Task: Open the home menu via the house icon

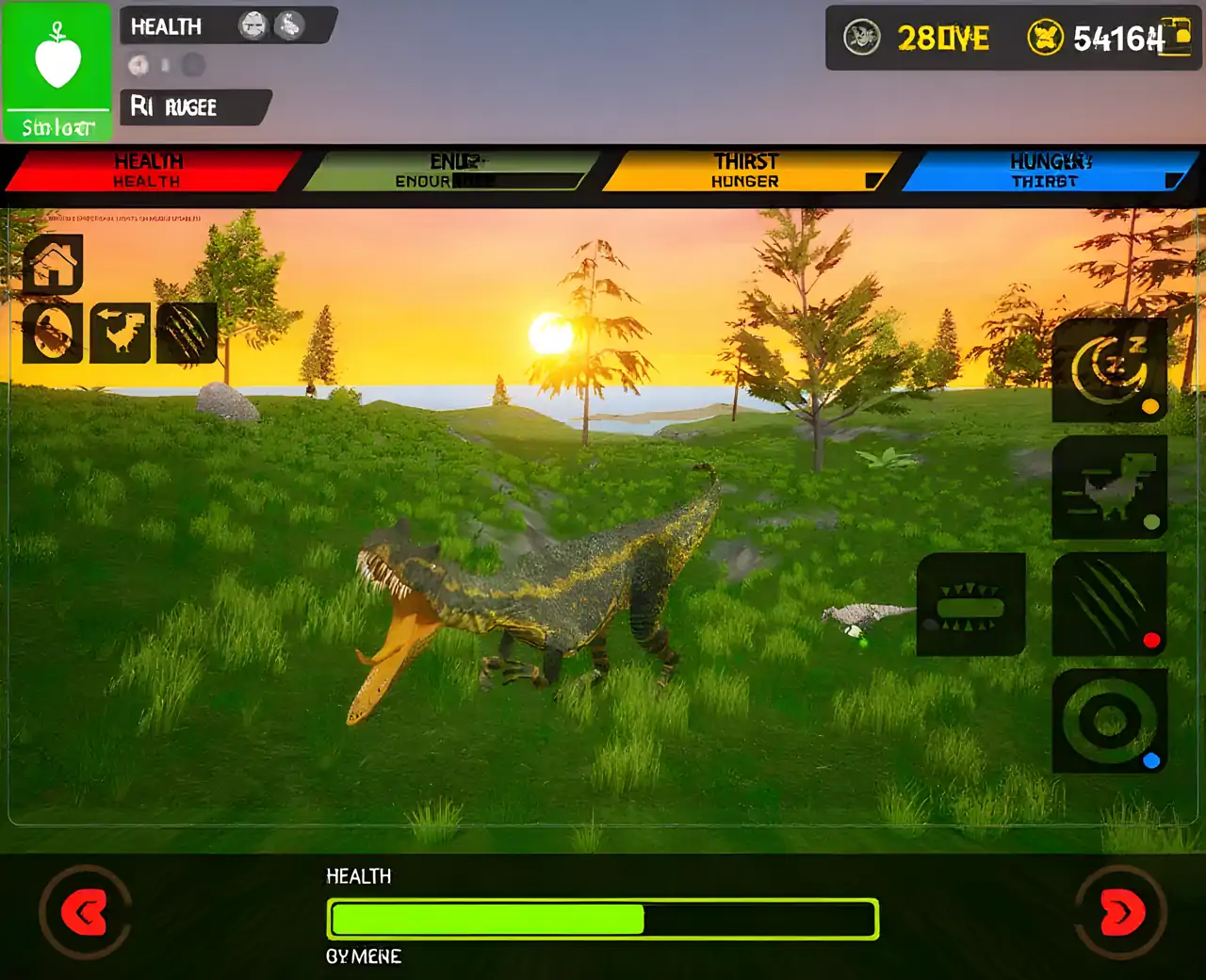Action: pos(54,265)
